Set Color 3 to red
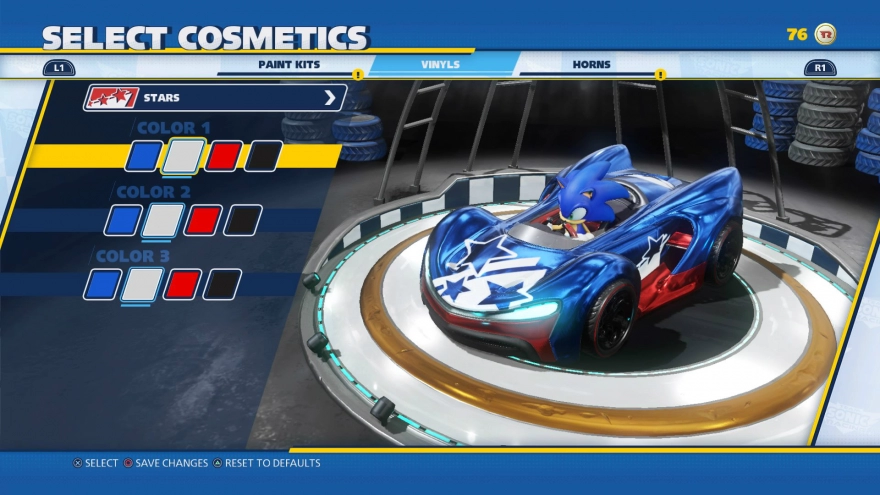This screenshot has width=880, height=495. 182,284
